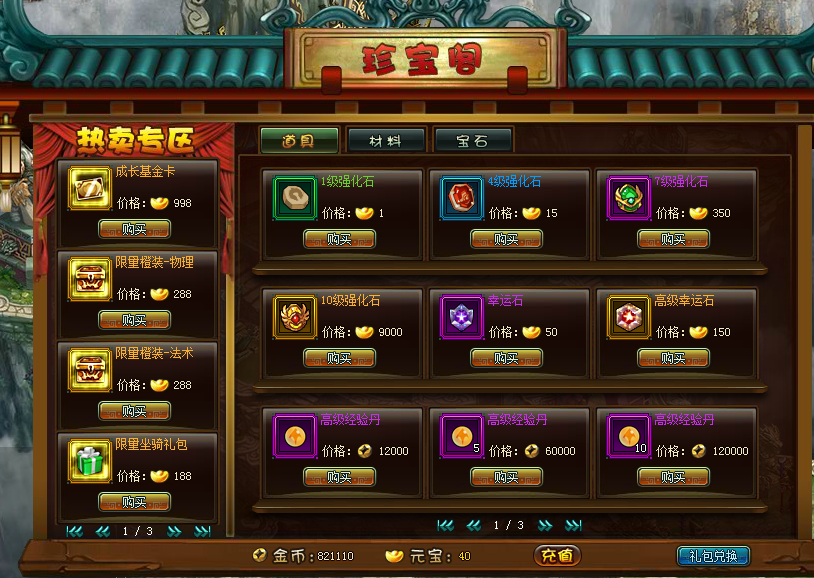Open the 充值 recharge button
This screenshot has height=578, width=814.
(557, 556)
